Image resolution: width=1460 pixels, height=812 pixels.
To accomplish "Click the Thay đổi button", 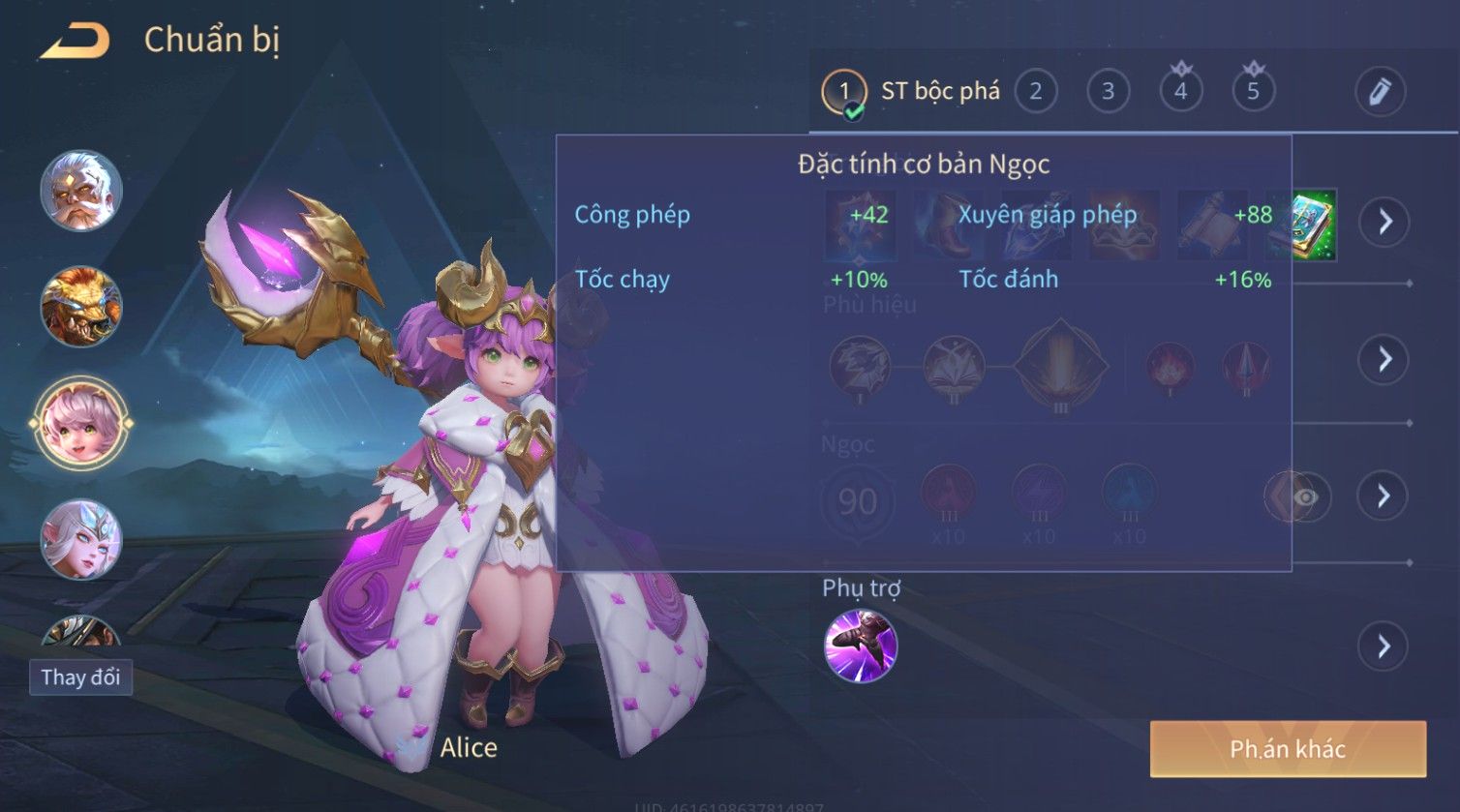I will 80,677.
